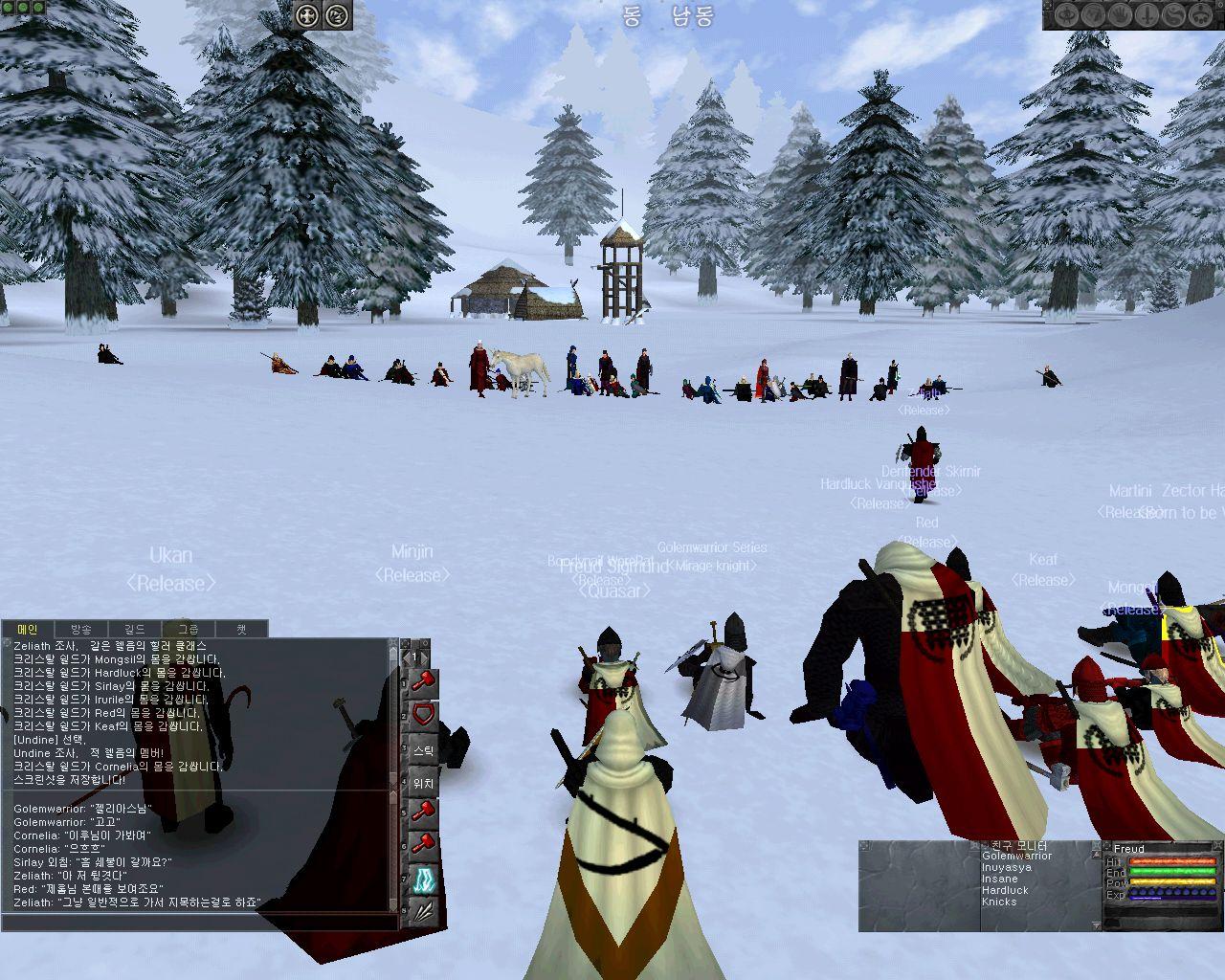Pick Insane from the friend monitor list
The image size is (1225, 980).
coord(999,880)
